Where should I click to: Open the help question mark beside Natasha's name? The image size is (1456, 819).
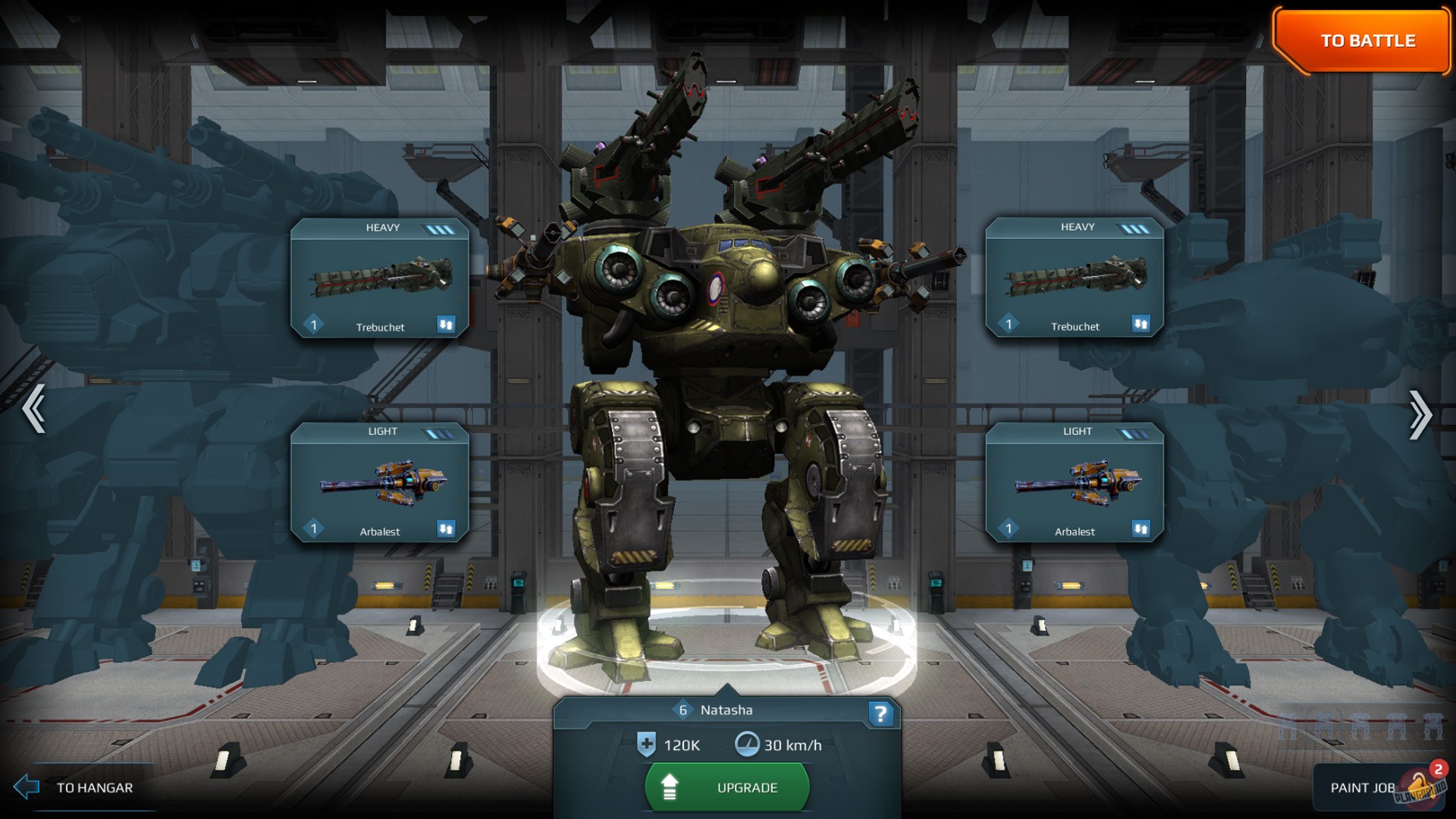tap(880, 713)
